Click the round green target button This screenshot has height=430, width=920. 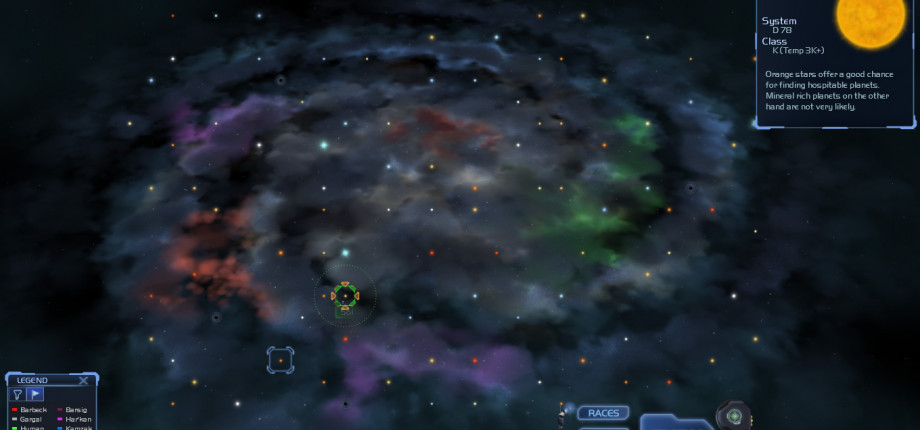click(733, 416)
